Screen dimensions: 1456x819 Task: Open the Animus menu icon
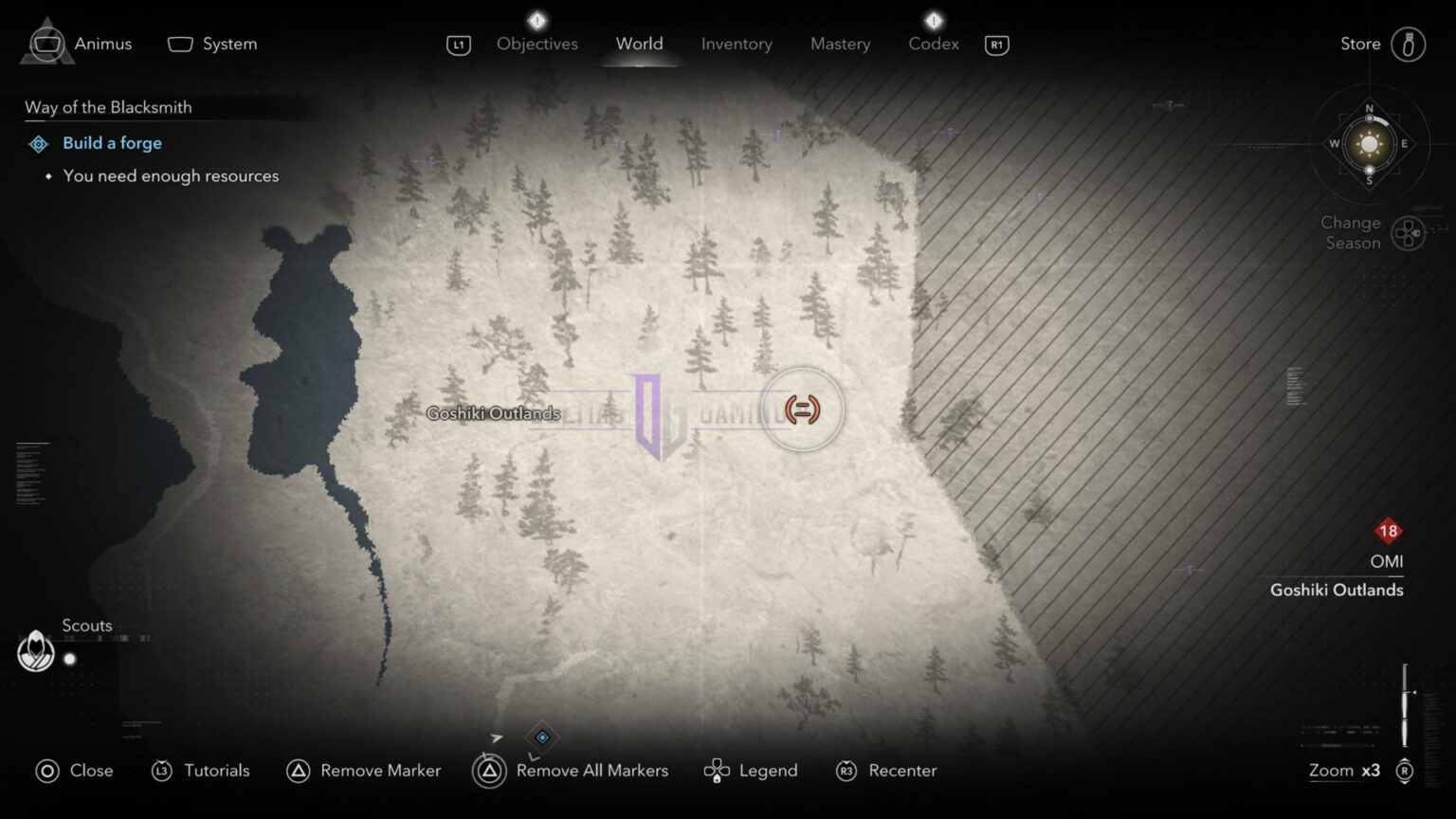45,44
